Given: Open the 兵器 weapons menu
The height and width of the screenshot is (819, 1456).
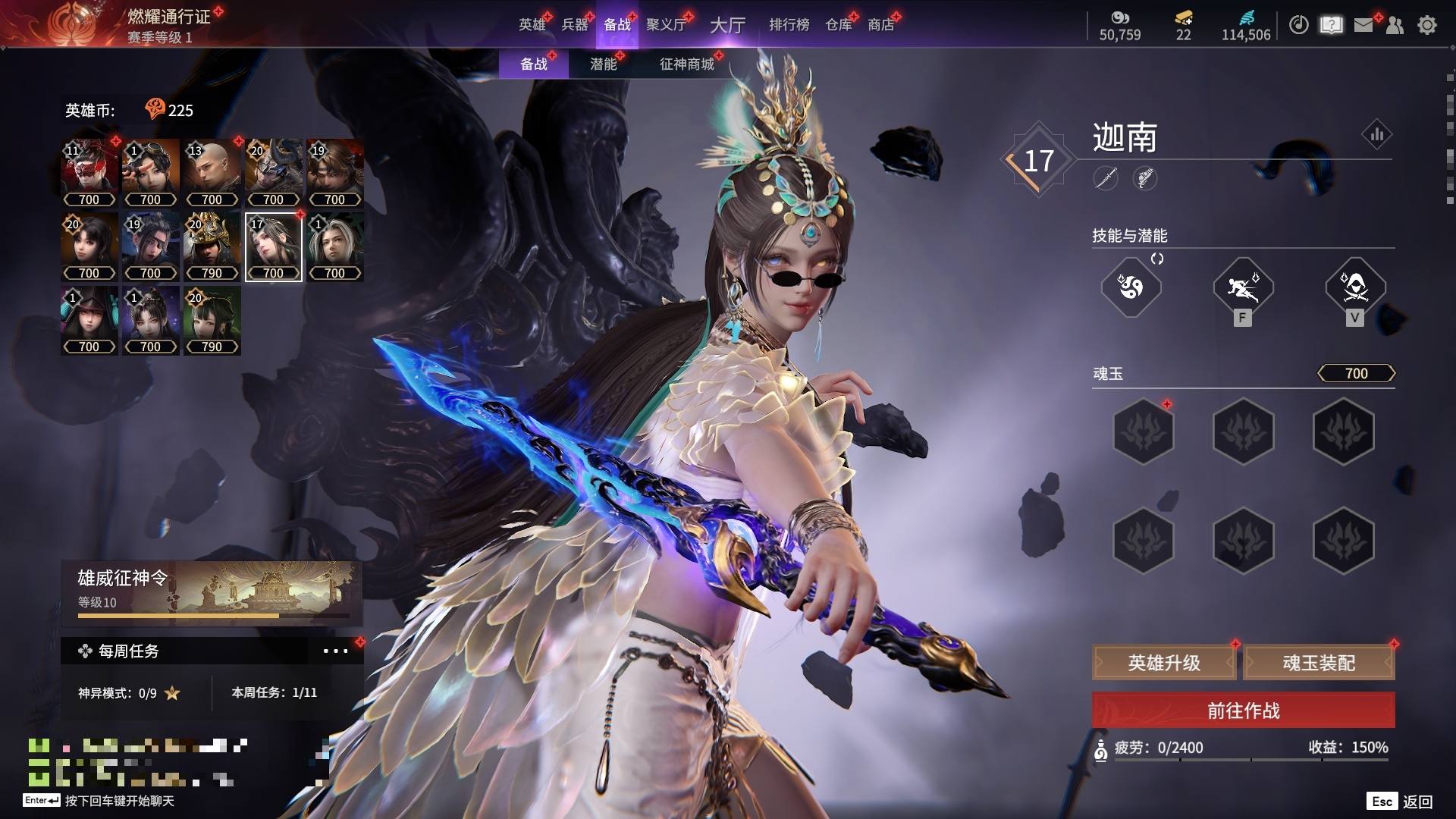Looking at the screenshot, I should pyautogui.click(x=575, y=25).
